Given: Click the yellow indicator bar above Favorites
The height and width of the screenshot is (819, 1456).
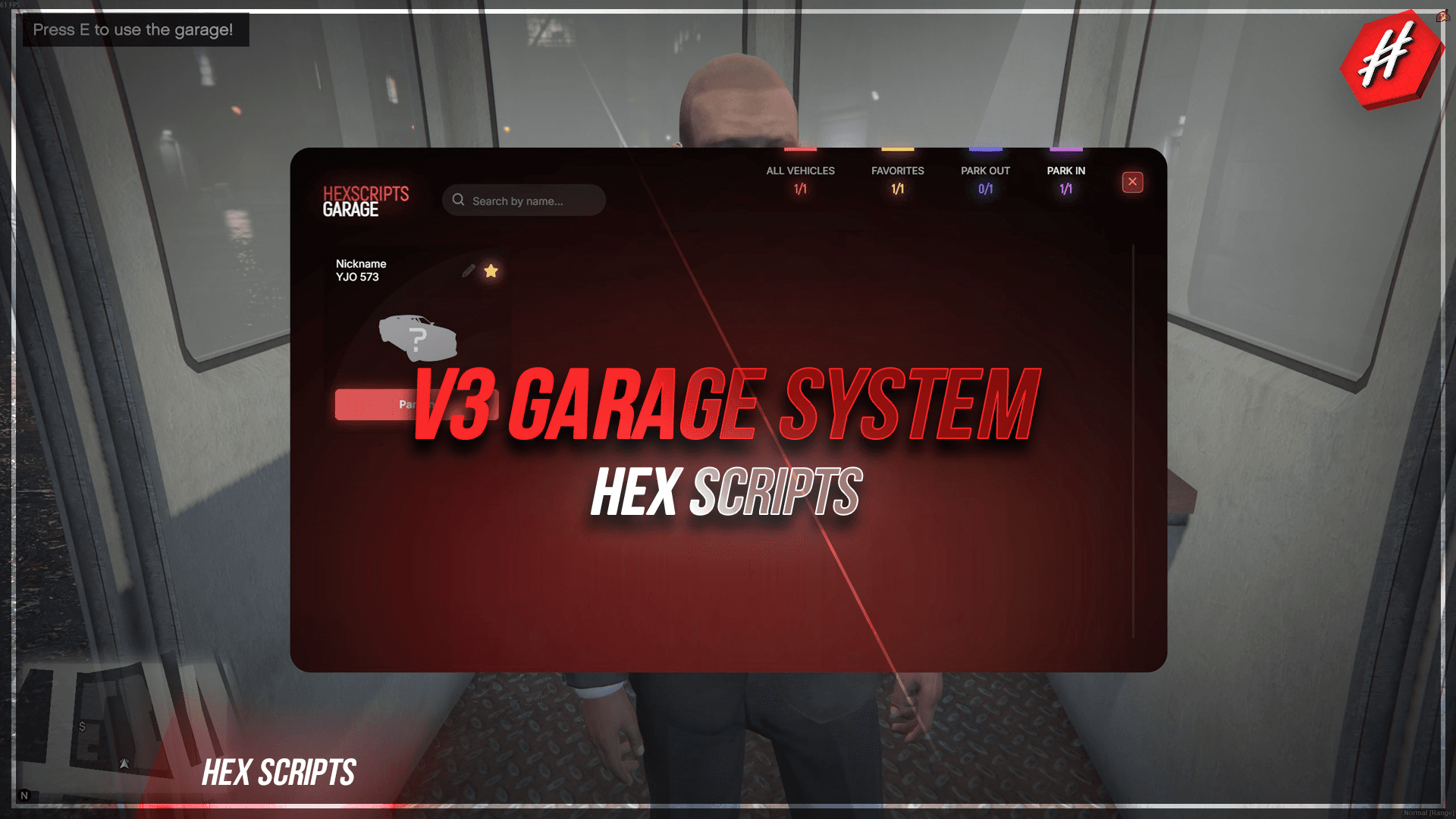Looking at the screenshot, I should (x=897, y=149).
